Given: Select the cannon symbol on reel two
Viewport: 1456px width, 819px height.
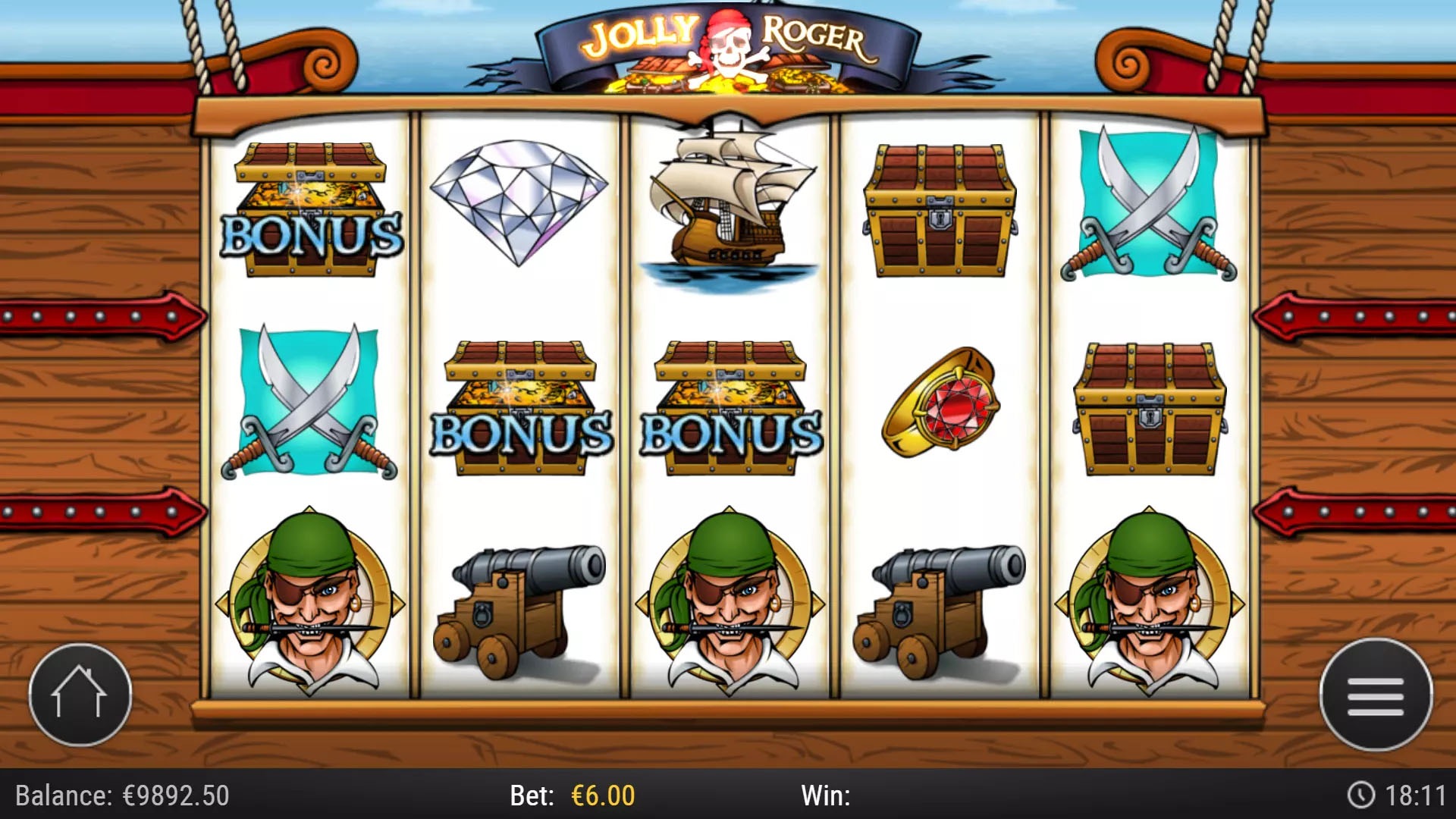Looking at the screenshot, I should [523, 599].
